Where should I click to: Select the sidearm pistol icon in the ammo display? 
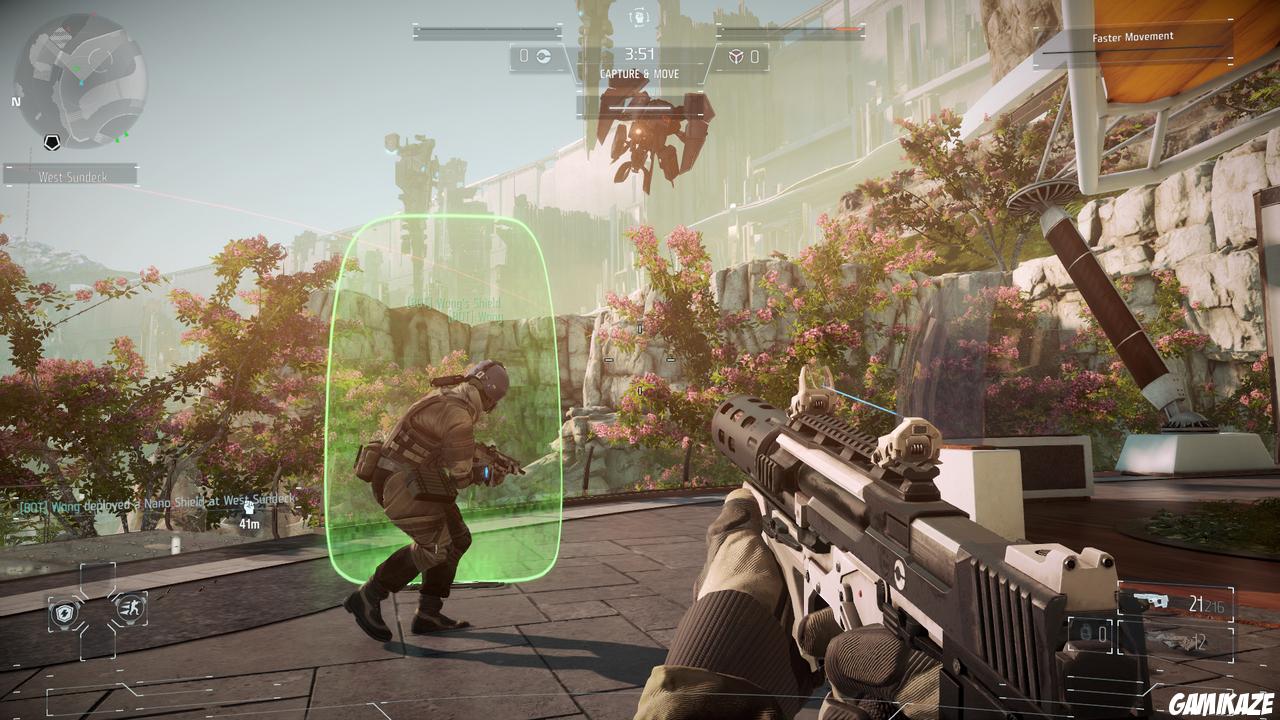[x=1151, y=601]
